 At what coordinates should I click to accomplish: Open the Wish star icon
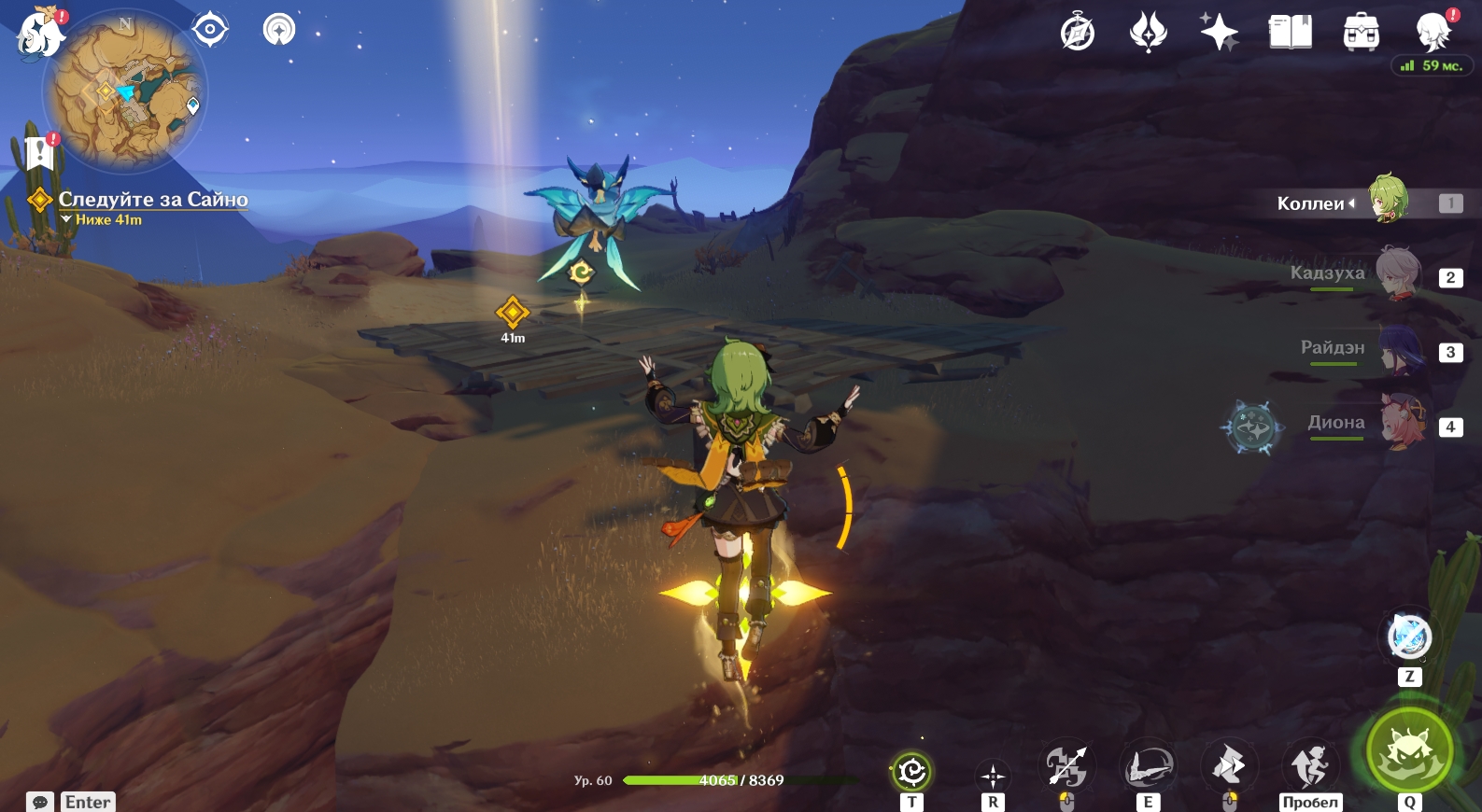coord(1219,34)
